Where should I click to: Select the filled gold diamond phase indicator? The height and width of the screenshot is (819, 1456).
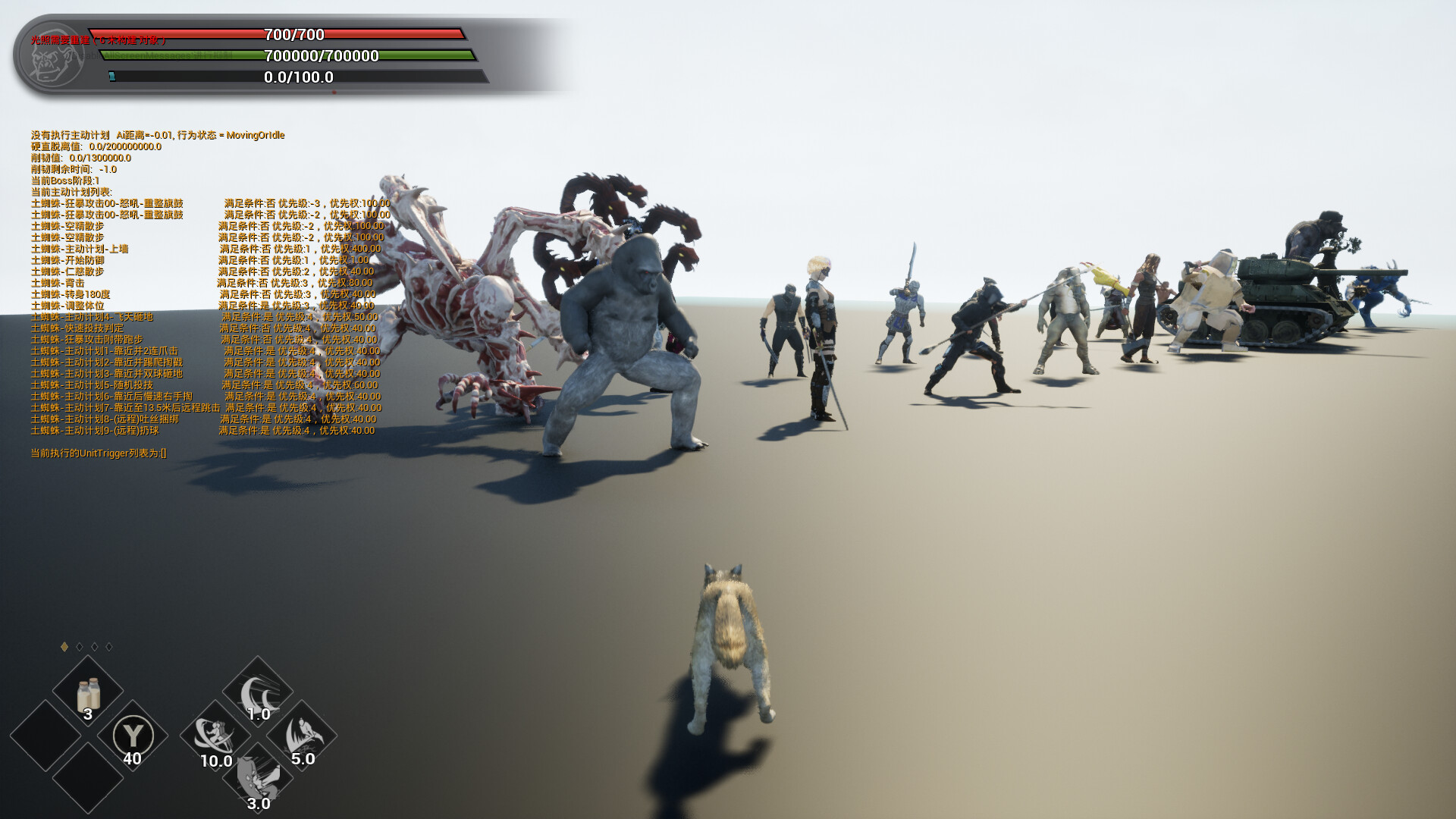pyautogui.click(x=62, y=648)
